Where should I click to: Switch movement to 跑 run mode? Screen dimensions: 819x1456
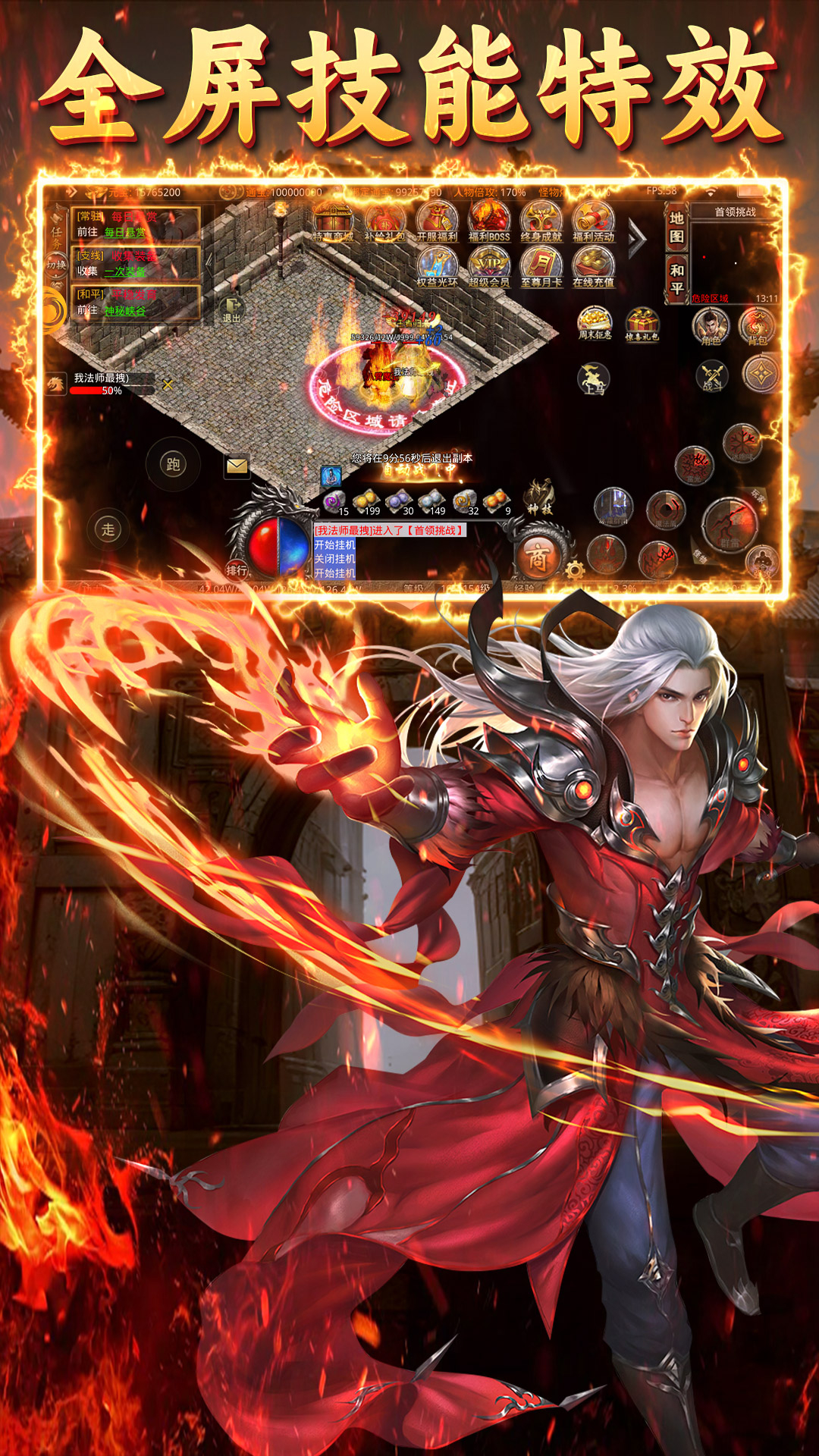pos(173,464)
